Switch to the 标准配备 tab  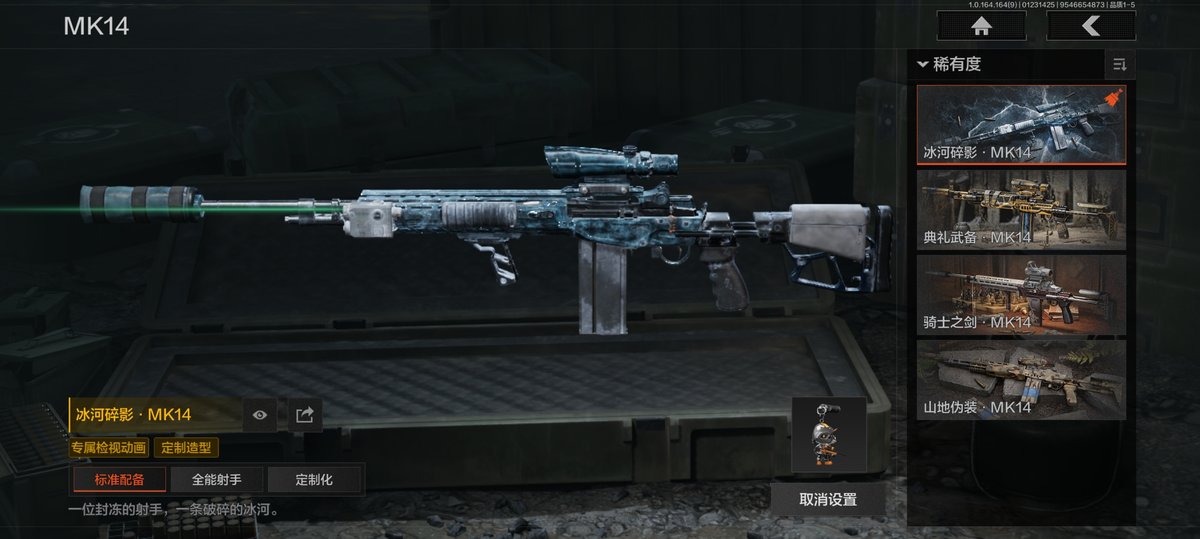[119, 480]
